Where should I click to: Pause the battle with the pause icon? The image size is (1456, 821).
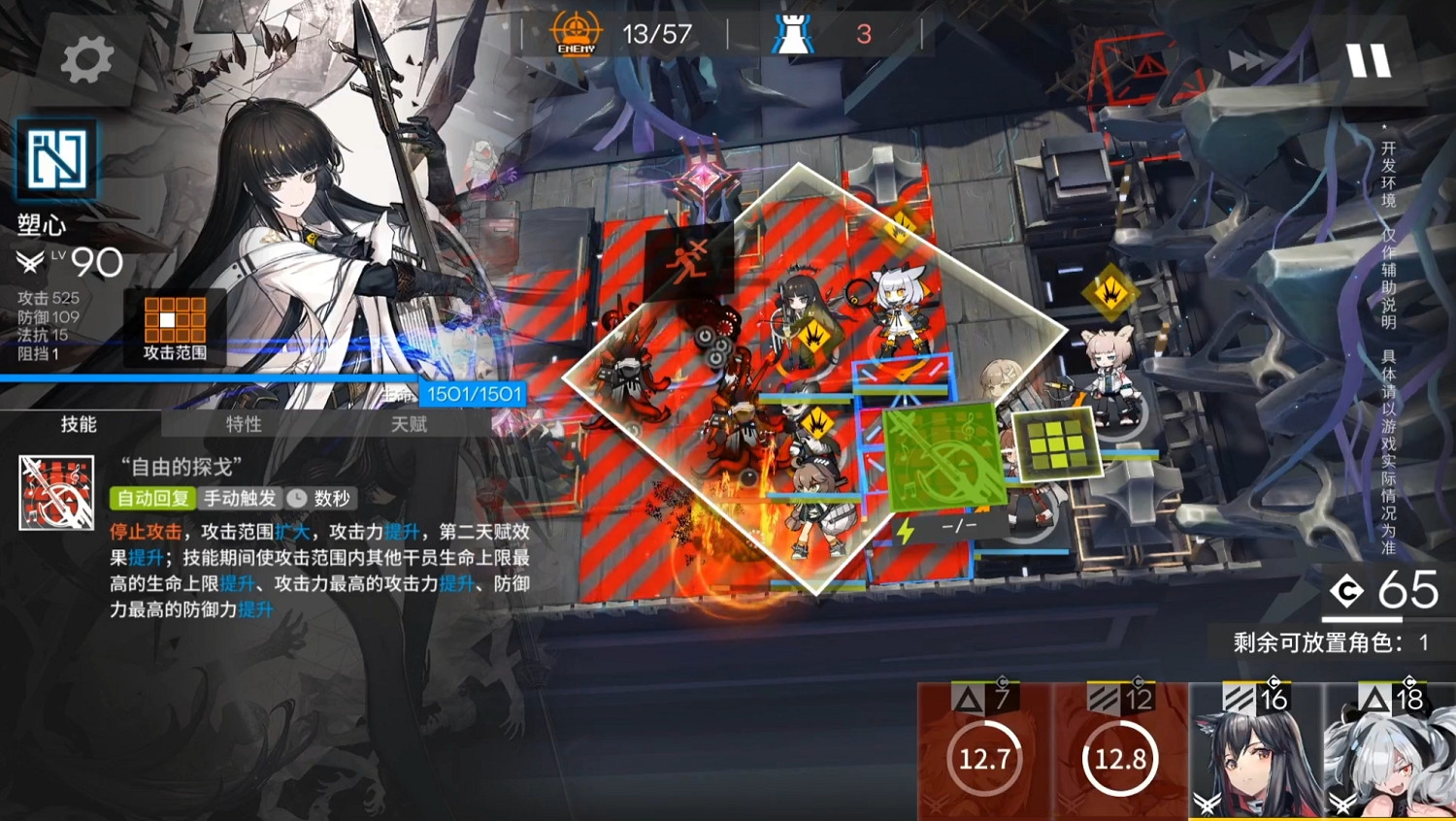(1369, 60)
